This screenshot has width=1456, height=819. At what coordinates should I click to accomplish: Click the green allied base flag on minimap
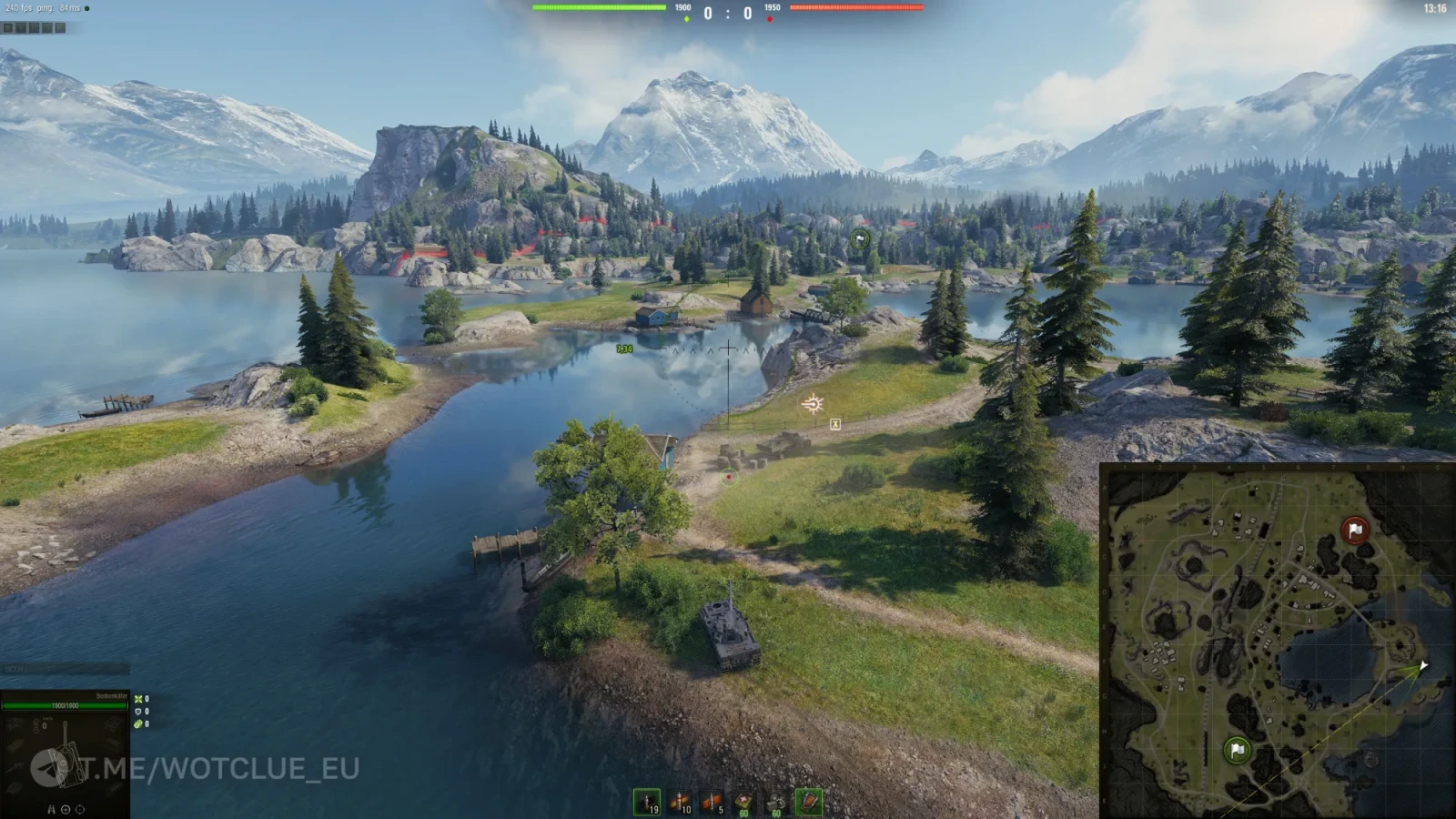(x=1237, y=749)
